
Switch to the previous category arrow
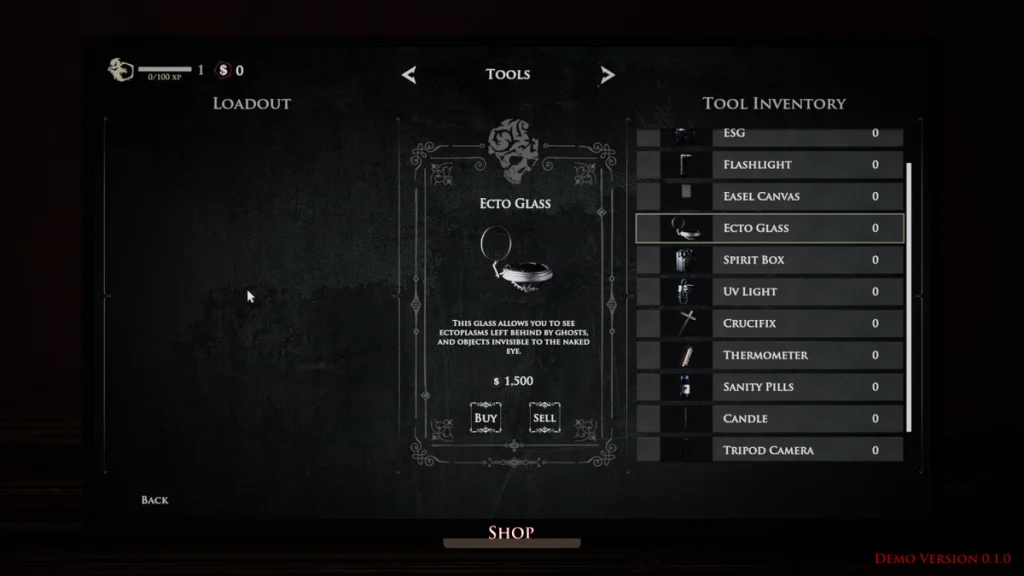click(409, 75)
